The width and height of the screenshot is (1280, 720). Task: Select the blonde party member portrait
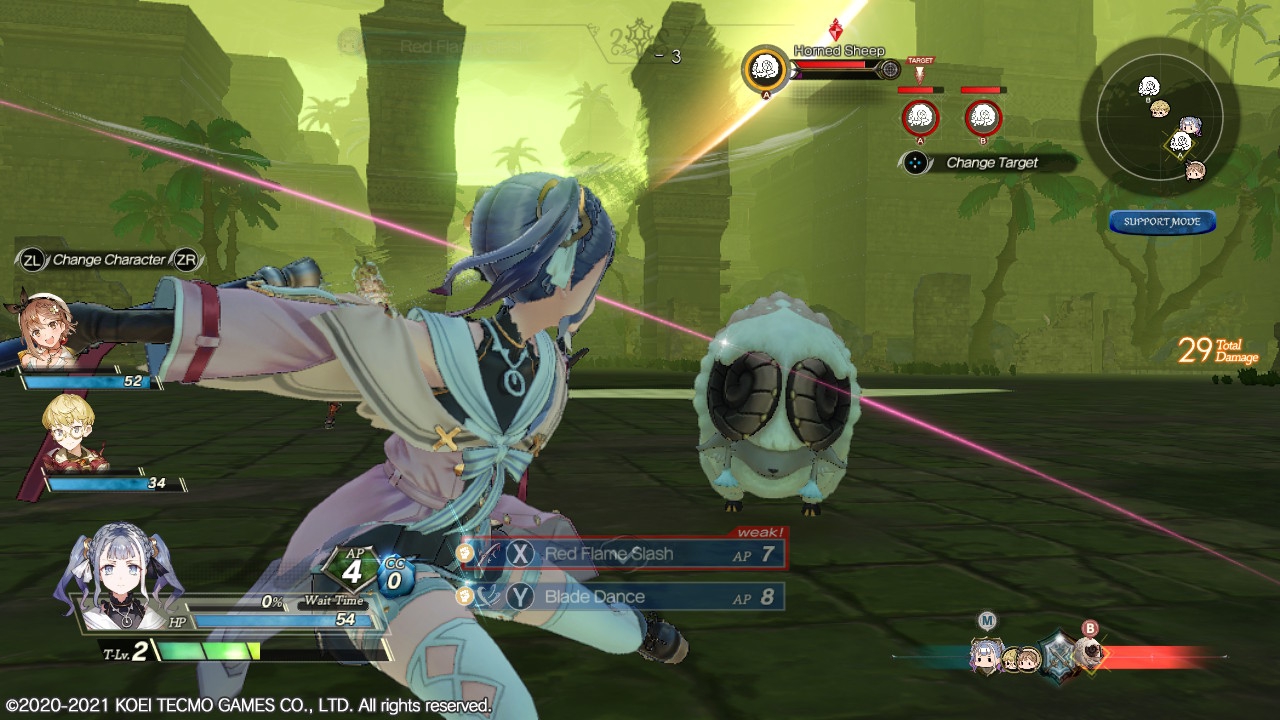70,433
